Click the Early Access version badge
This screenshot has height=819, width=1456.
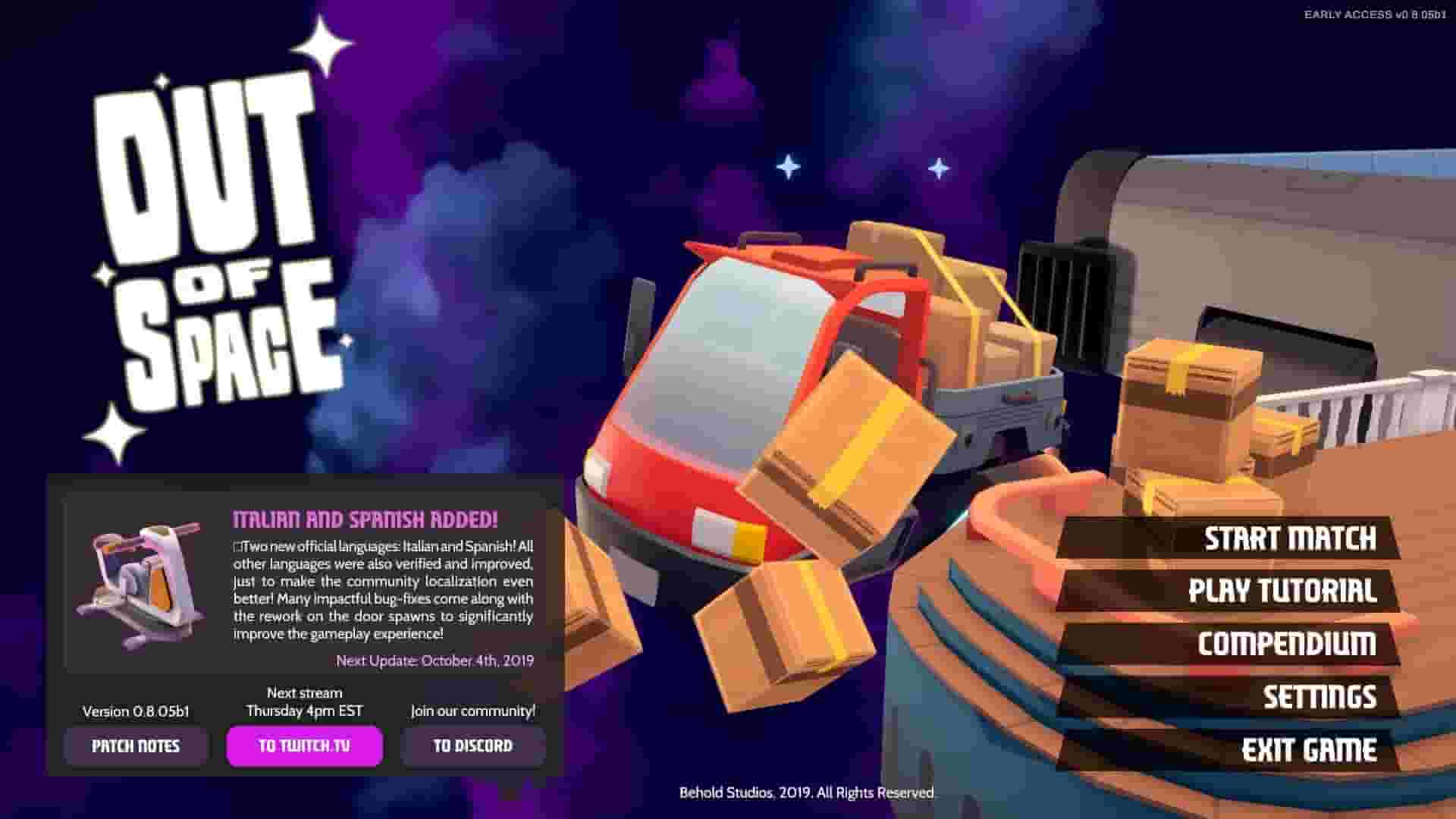pyautogui.click(x=1378, y=12)
